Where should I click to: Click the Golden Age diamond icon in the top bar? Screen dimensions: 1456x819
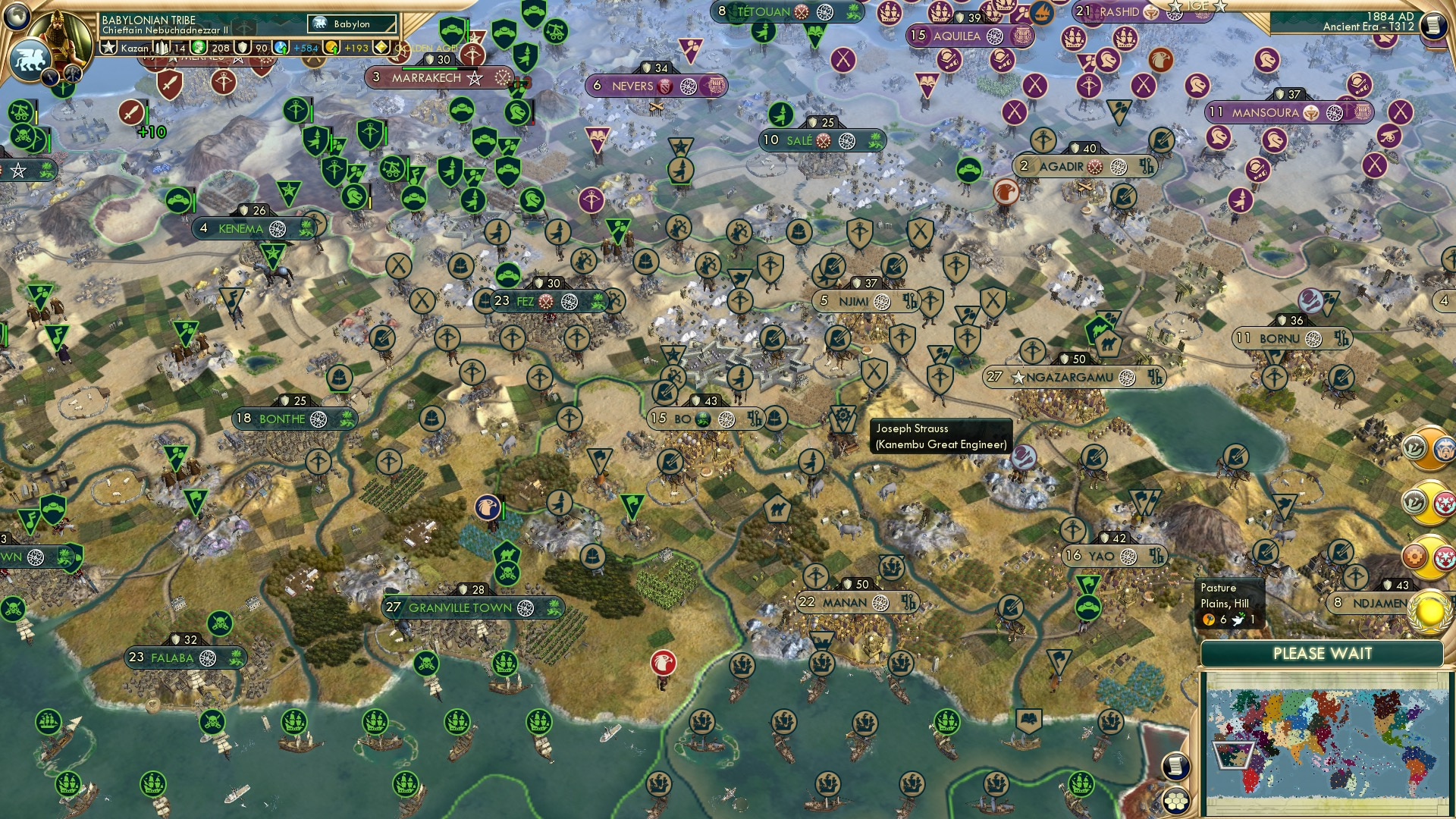[x=380, y=46]
